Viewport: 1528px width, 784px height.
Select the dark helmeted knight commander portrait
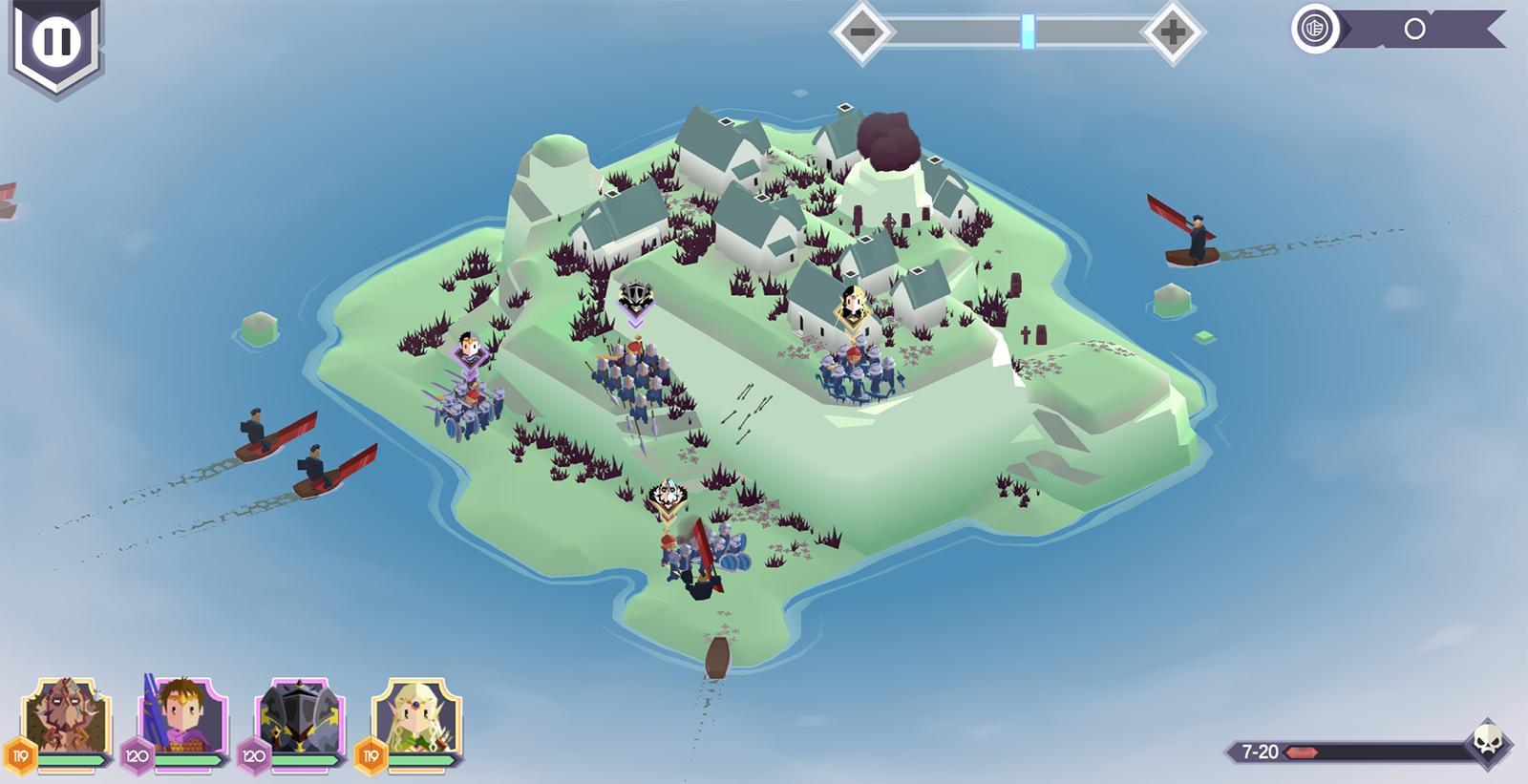click(298, 718)
